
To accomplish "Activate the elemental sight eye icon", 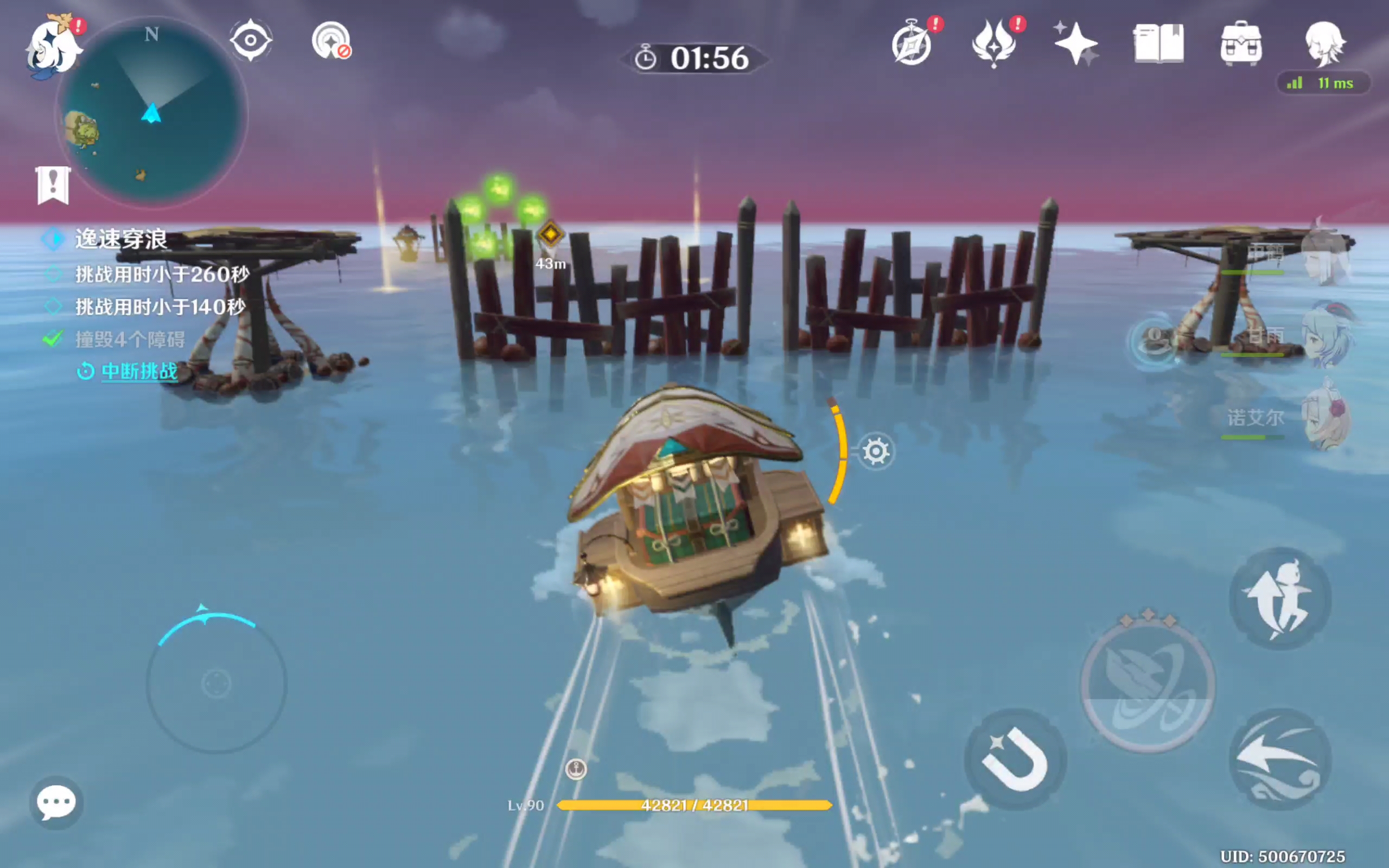I will pos(251,40).
